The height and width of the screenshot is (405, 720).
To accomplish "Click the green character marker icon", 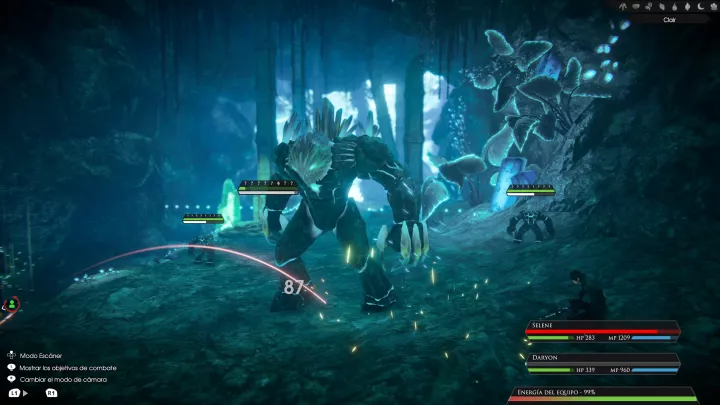I will [11, 303].
